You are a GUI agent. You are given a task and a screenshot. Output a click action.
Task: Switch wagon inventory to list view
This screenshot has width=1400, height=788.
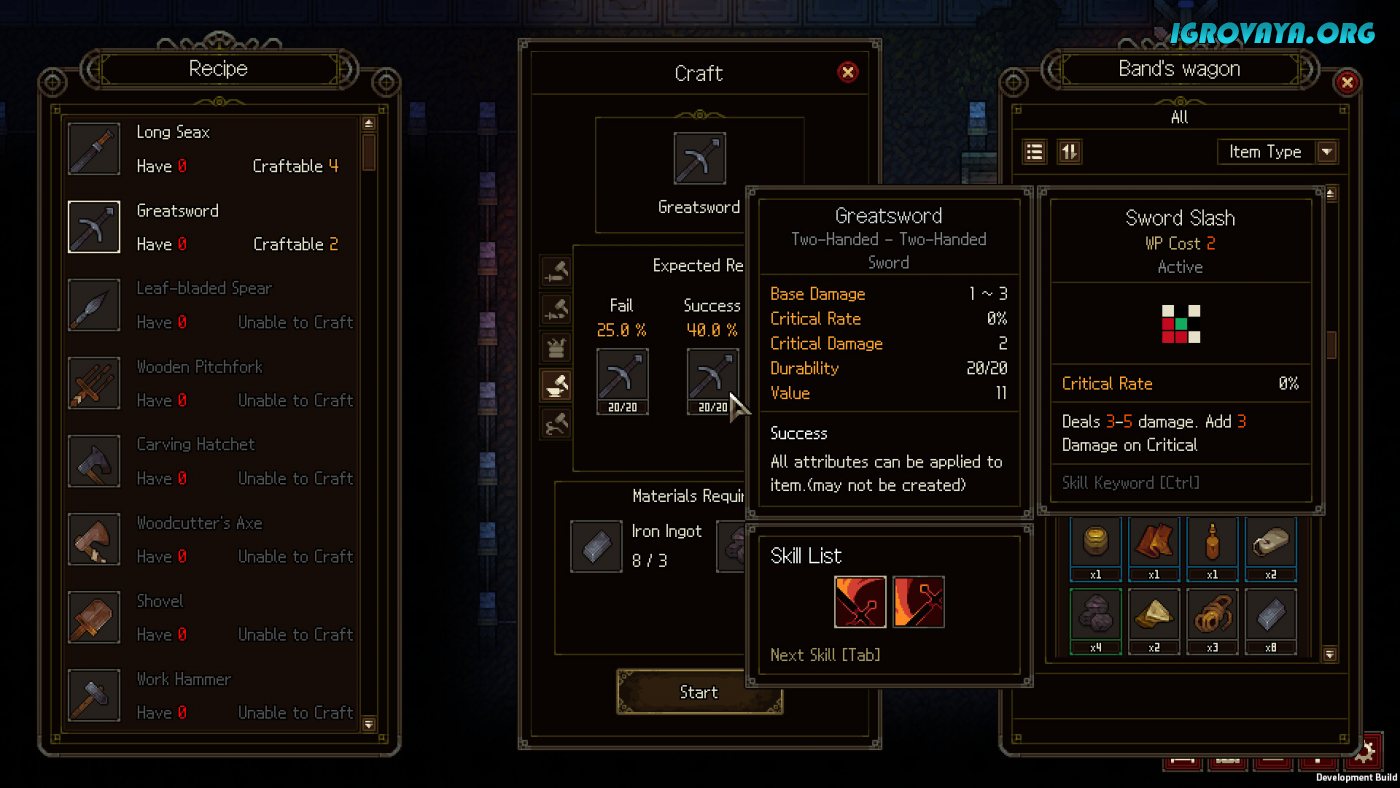pyautogui.click(x=1035, y=152)
